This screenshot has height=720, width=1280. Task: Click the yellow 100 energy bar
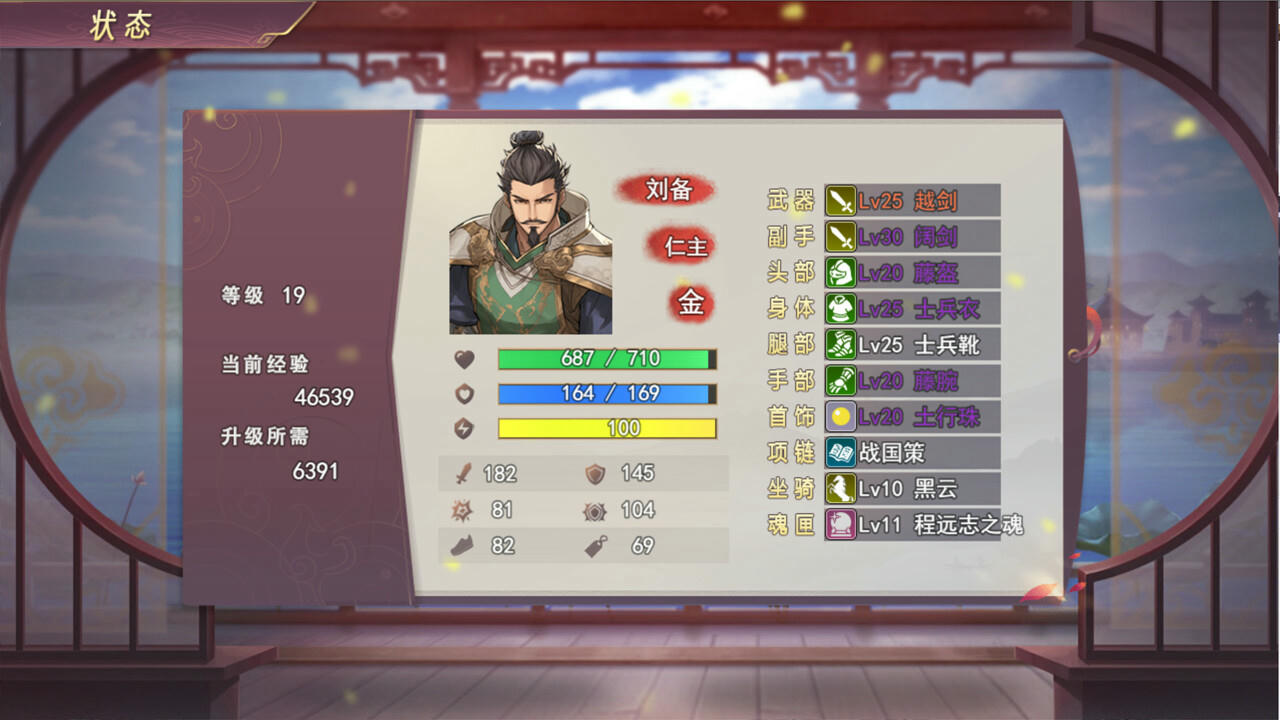(x=605, y=428)
